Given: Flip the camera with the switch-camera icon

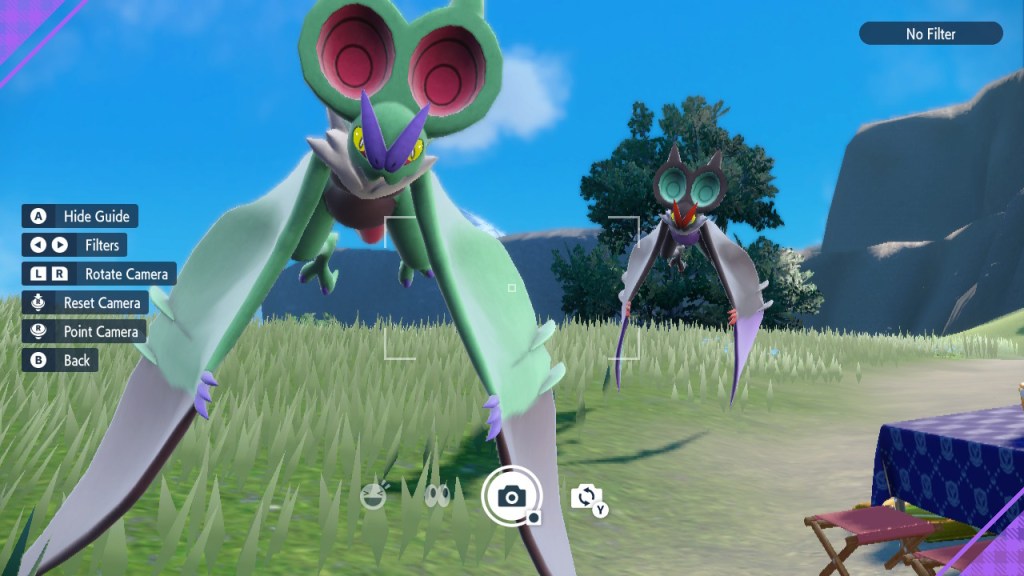Looking at the screenshot, I should pyautogui.click(x=587, y=497).
